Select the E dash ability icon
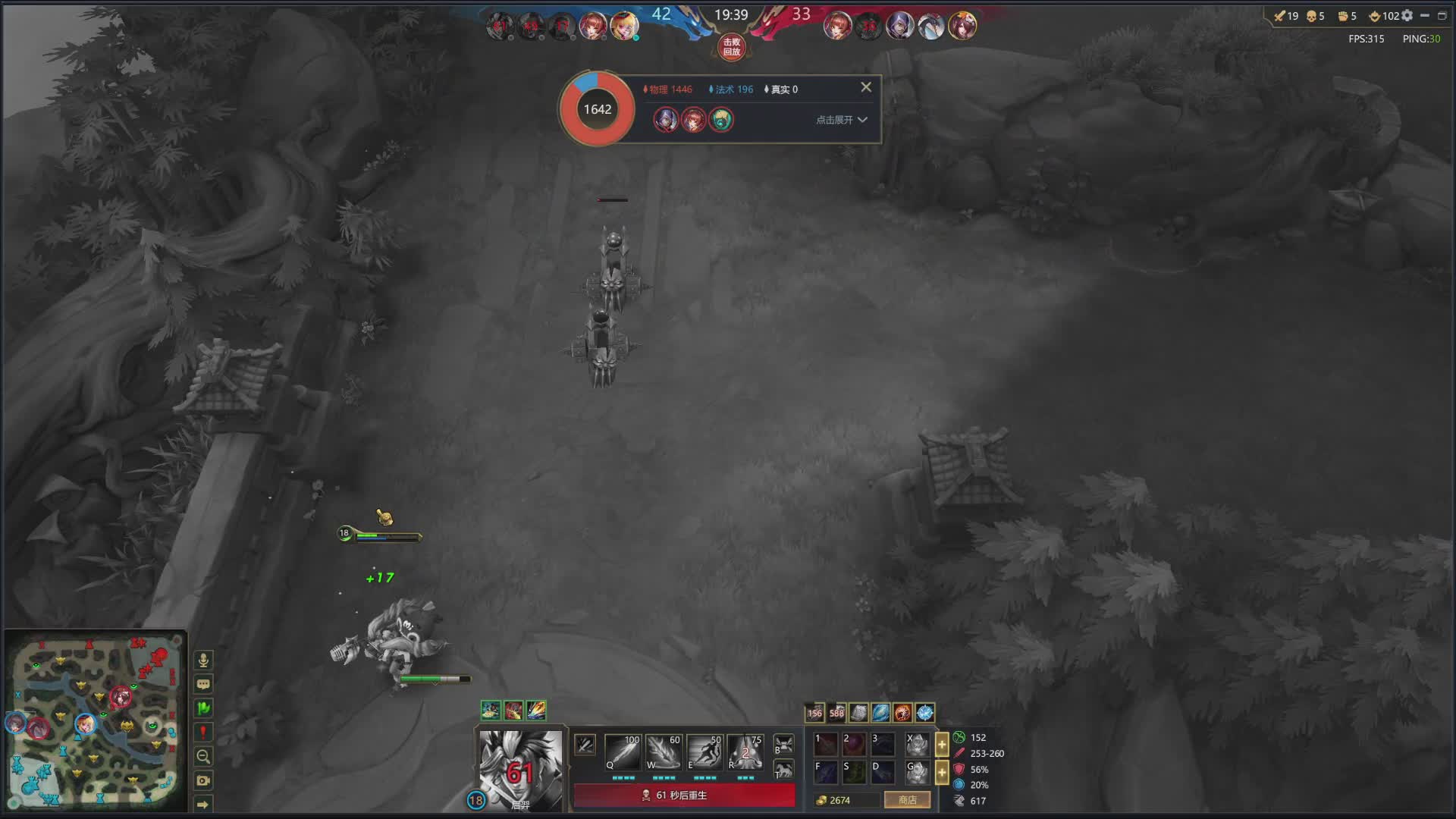The width and height of the screenshot is (1456, 819). point(704,752)
